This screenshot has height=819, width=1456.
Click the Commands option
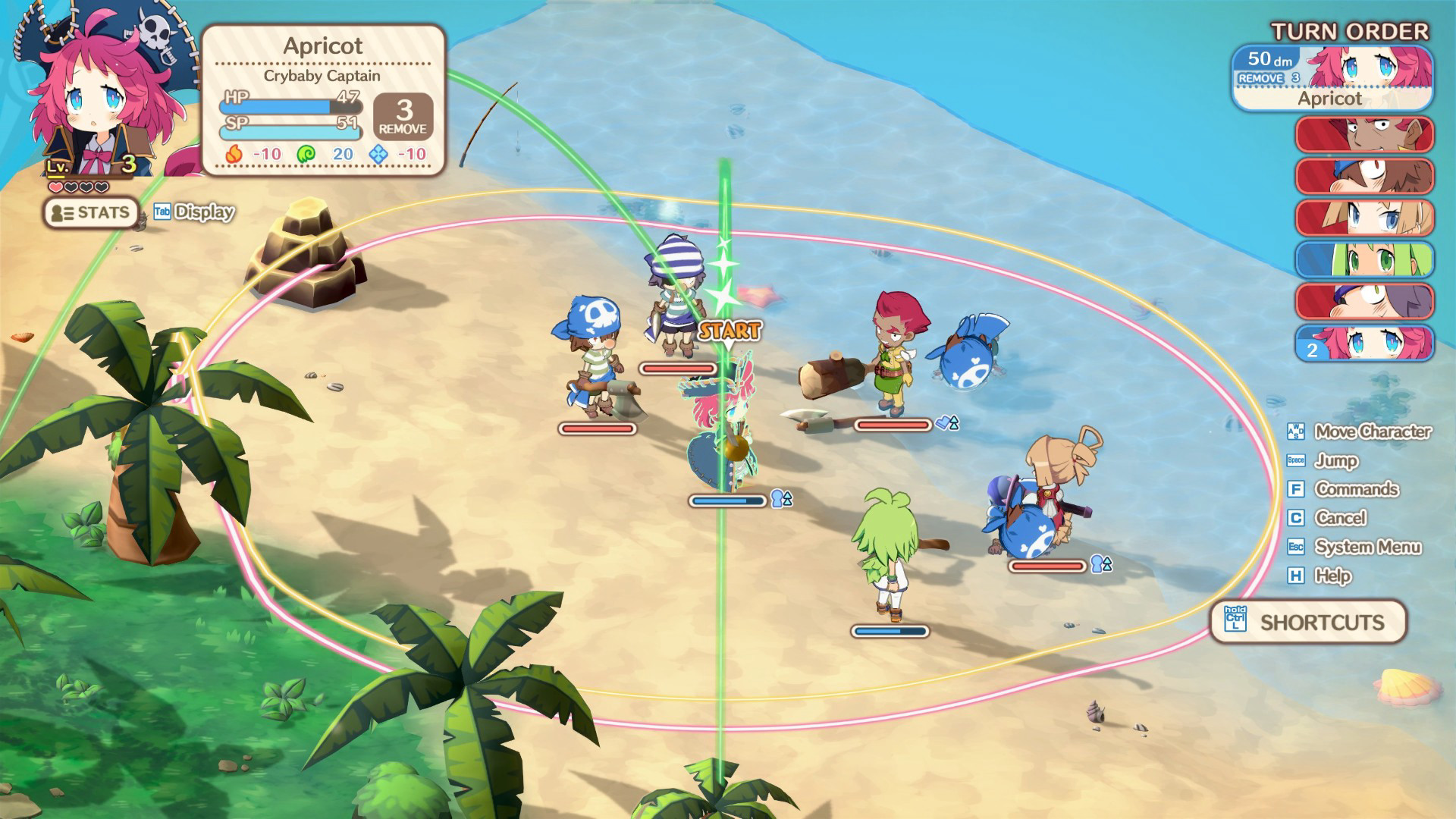[1356, 489]
